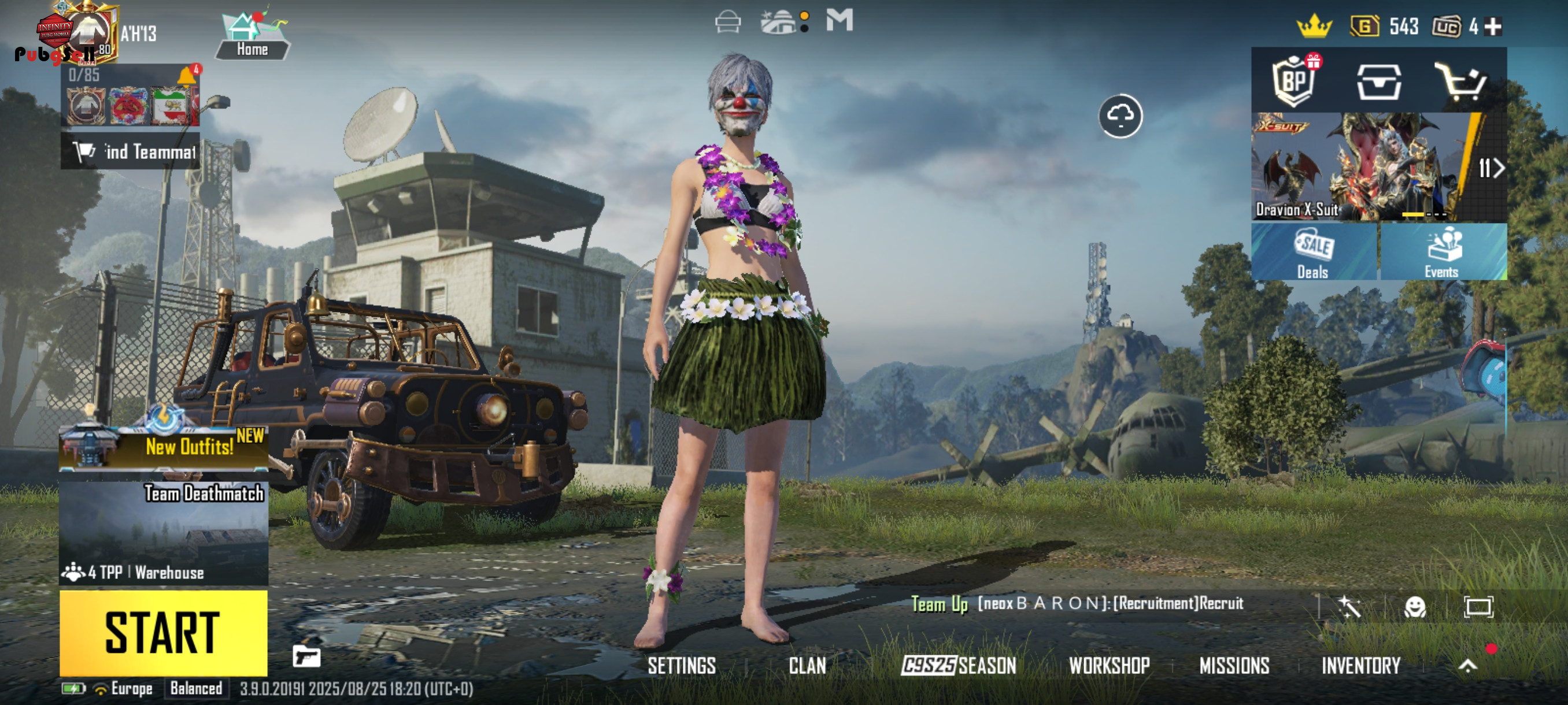Open the Home icon
This screenshot has height=705, width=1568.
252,35
